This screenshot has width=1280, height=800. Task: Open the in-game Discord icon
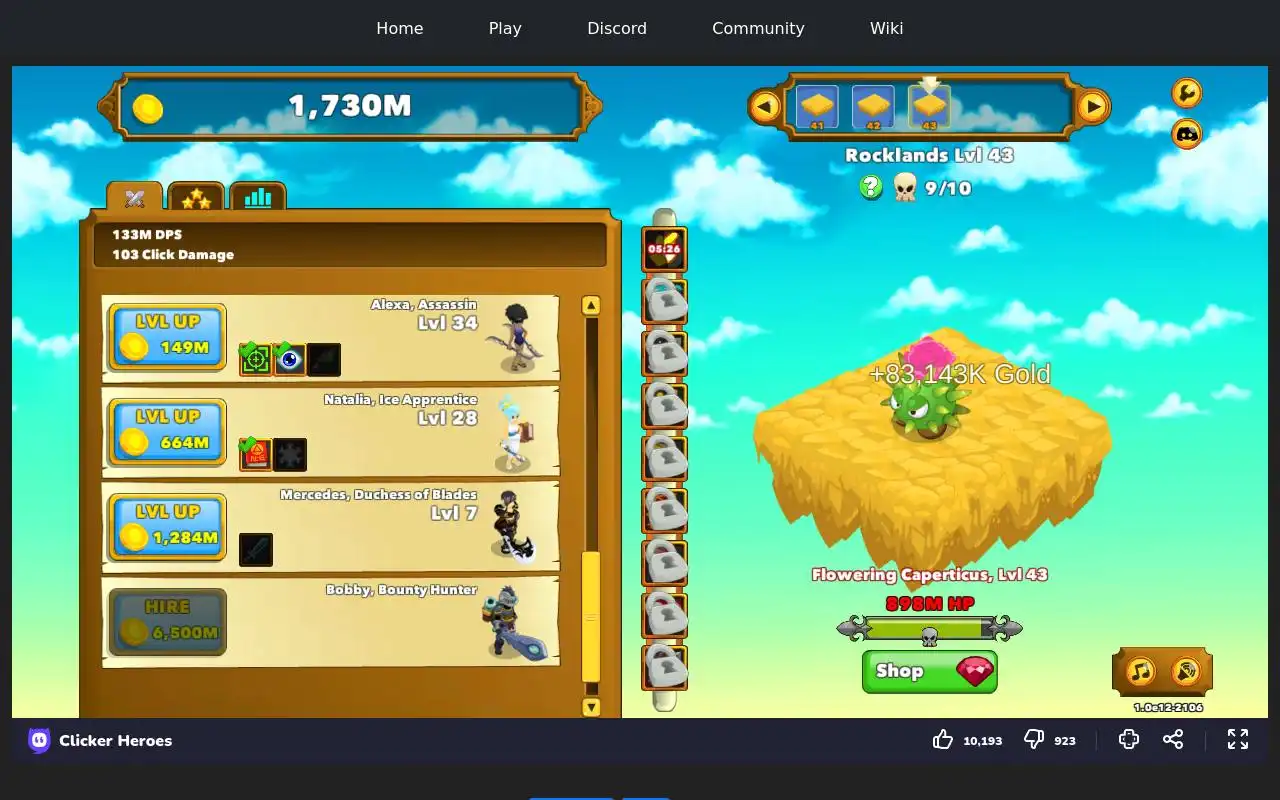click(x=1186, y=133)
